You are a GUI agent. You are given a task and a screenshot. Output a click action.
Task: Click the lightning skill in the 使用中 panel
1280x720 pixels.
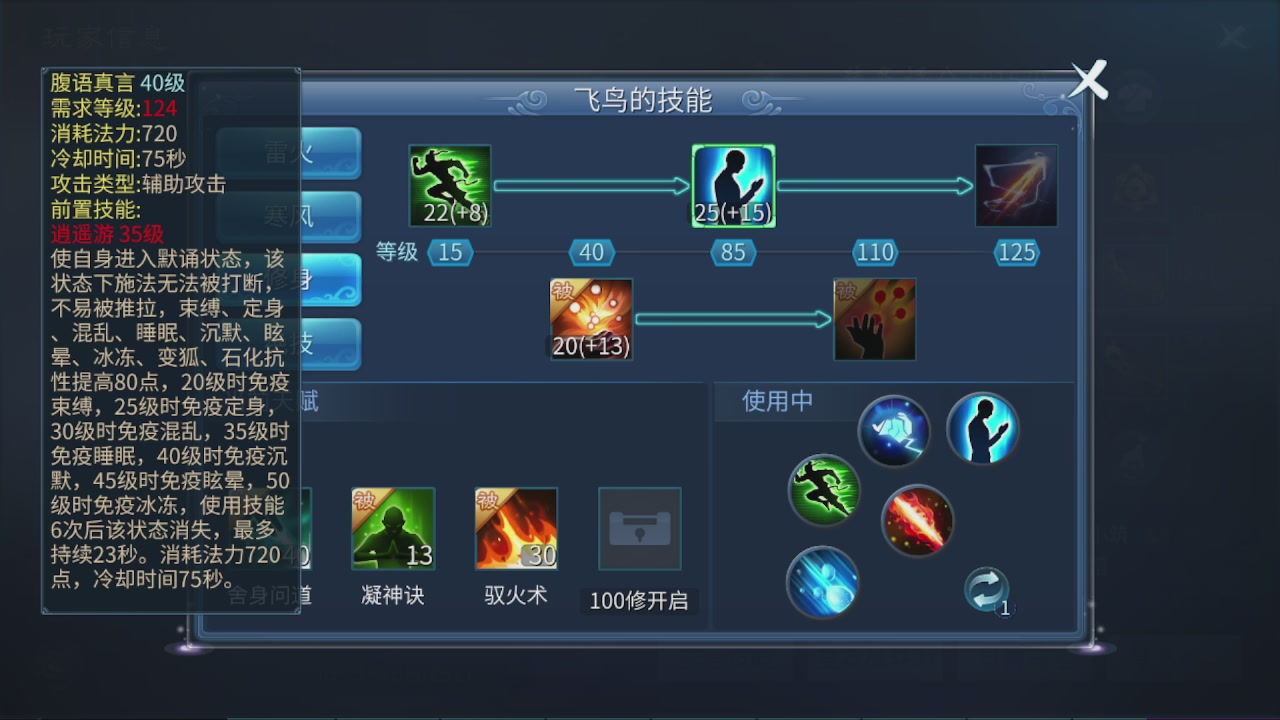[x=895, y=432]
